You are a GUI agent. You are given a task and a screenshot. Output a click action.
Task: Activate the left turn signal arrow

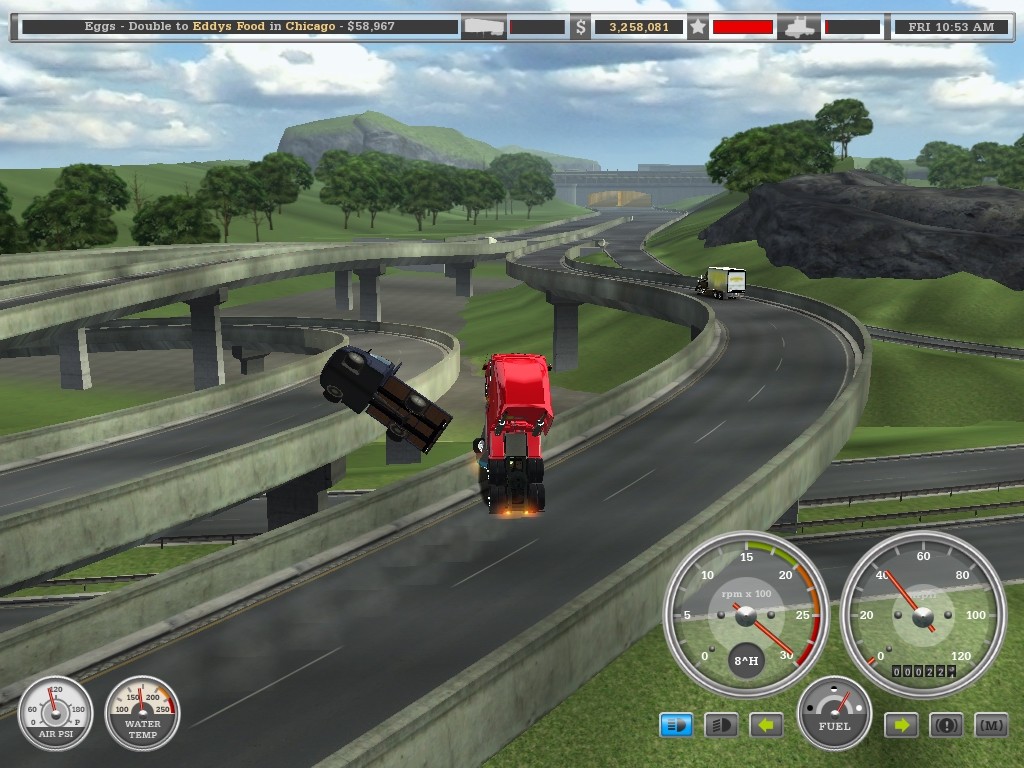coord(766,725)
